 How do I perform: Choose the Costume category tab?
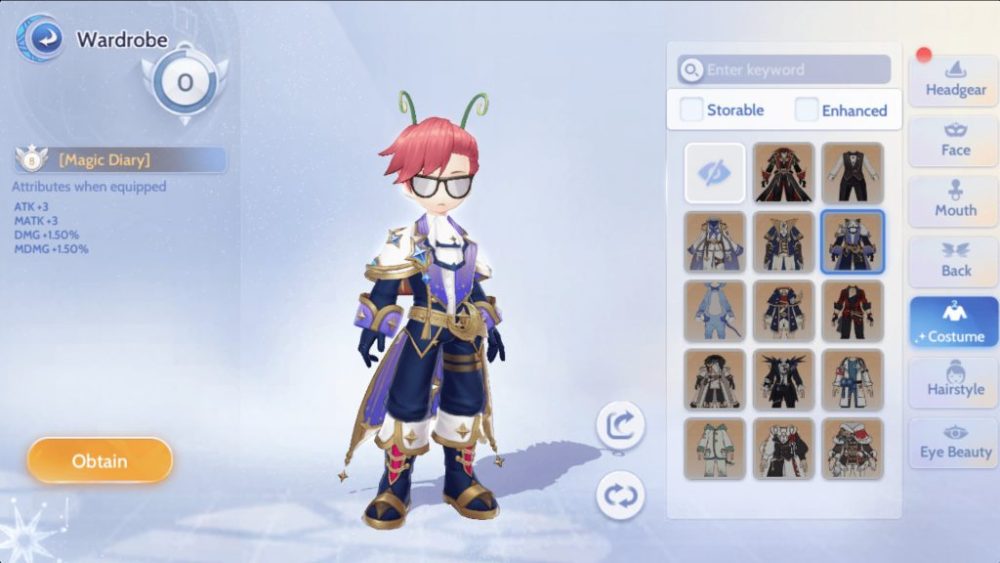coord(954,324)
